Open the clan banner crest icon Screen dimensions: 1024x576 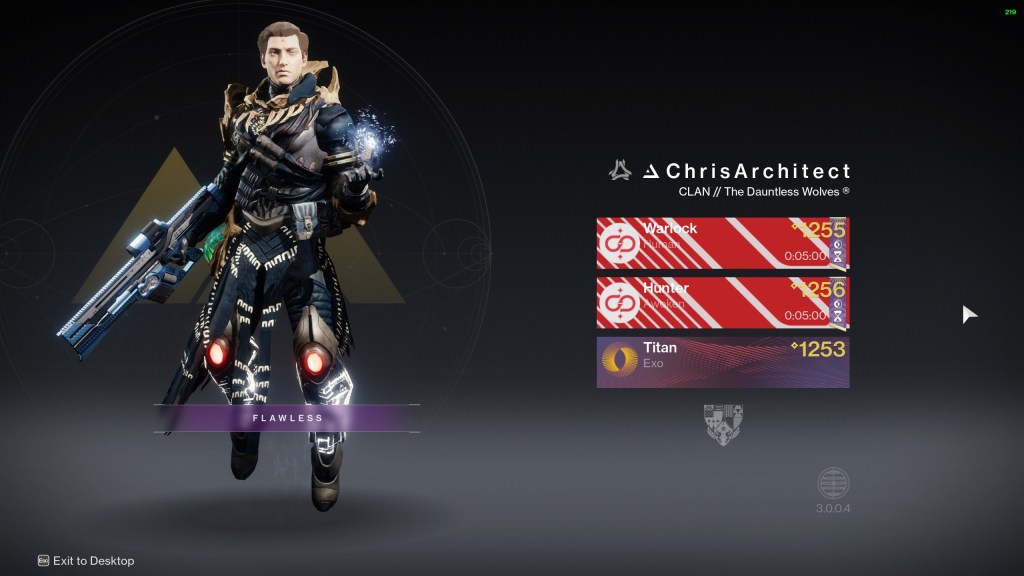coord(723,424)
